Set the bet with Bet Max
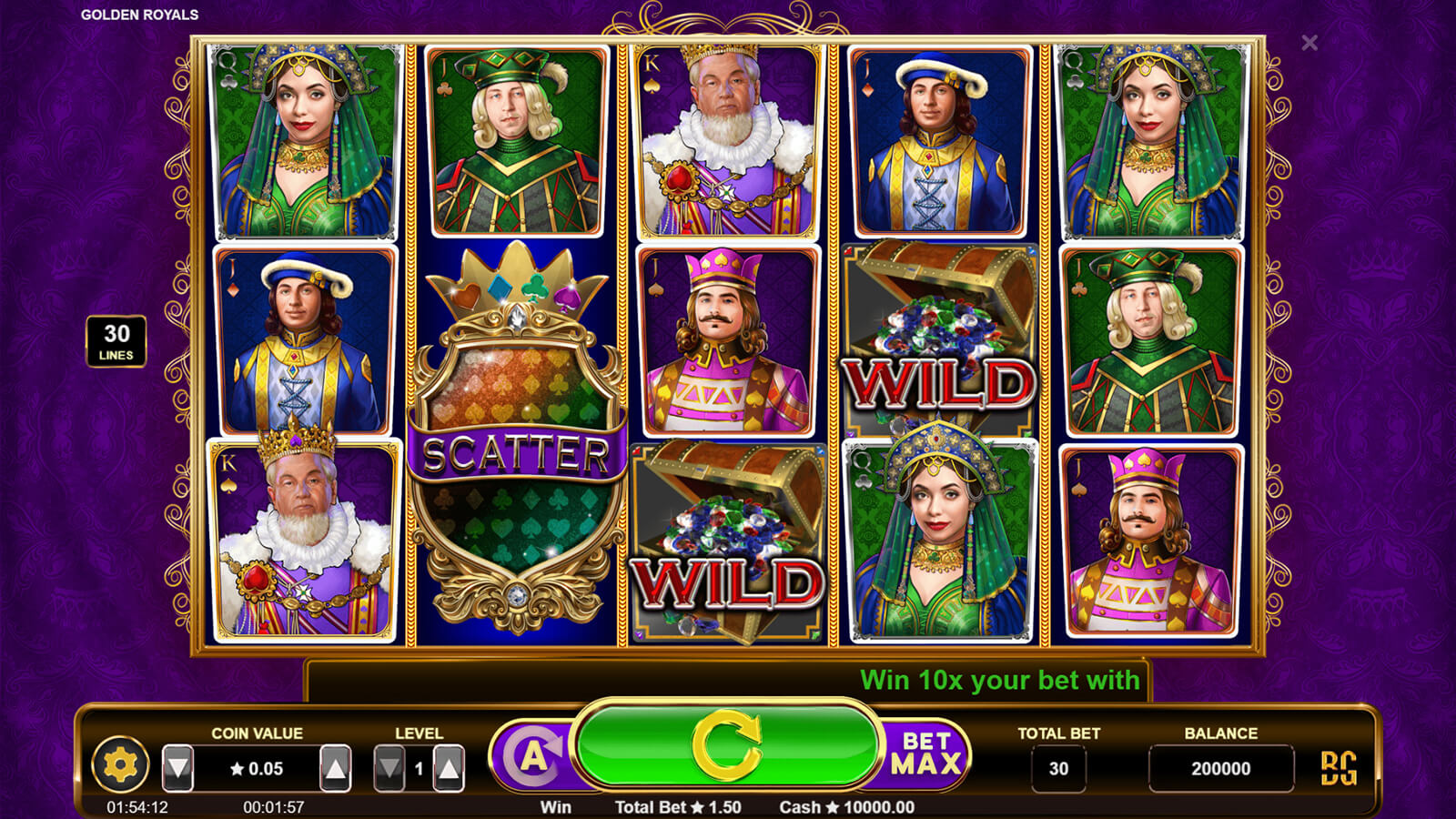 [x=925, y=754]
